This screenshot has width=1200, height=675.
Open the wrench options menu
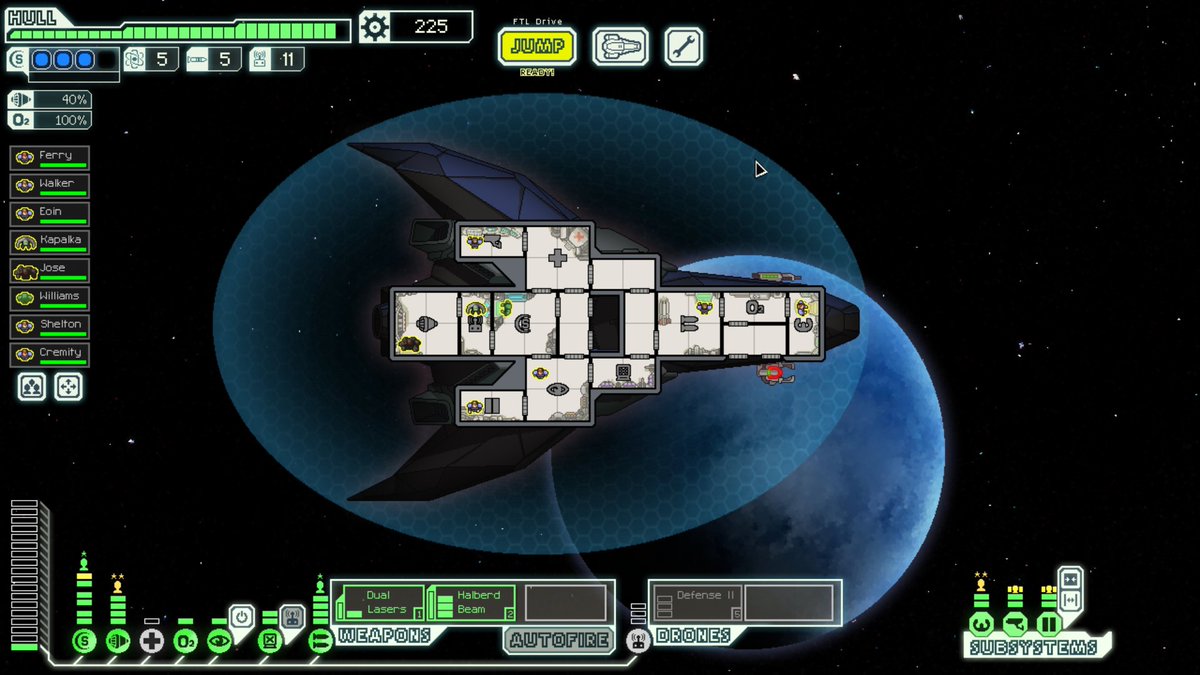[x=683, y=46]
